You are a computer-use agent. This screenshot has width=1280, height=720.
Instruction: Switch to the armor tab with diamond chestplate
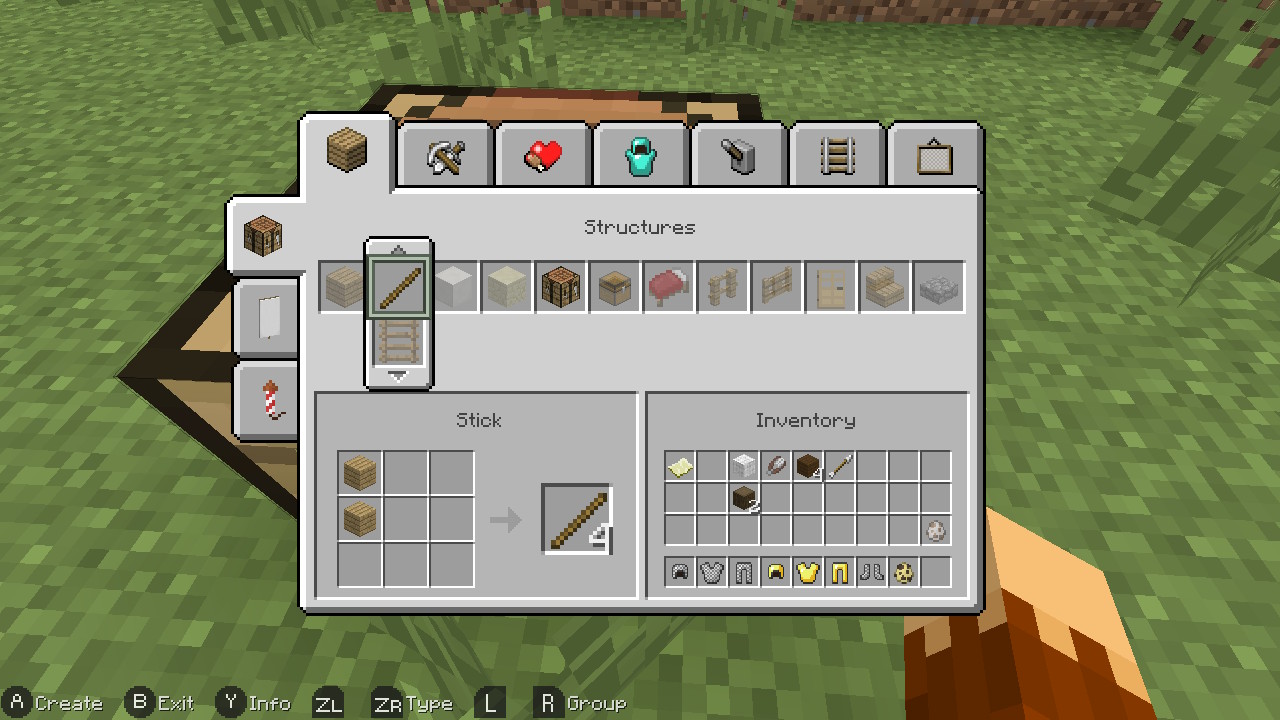(x=641, y=156)
